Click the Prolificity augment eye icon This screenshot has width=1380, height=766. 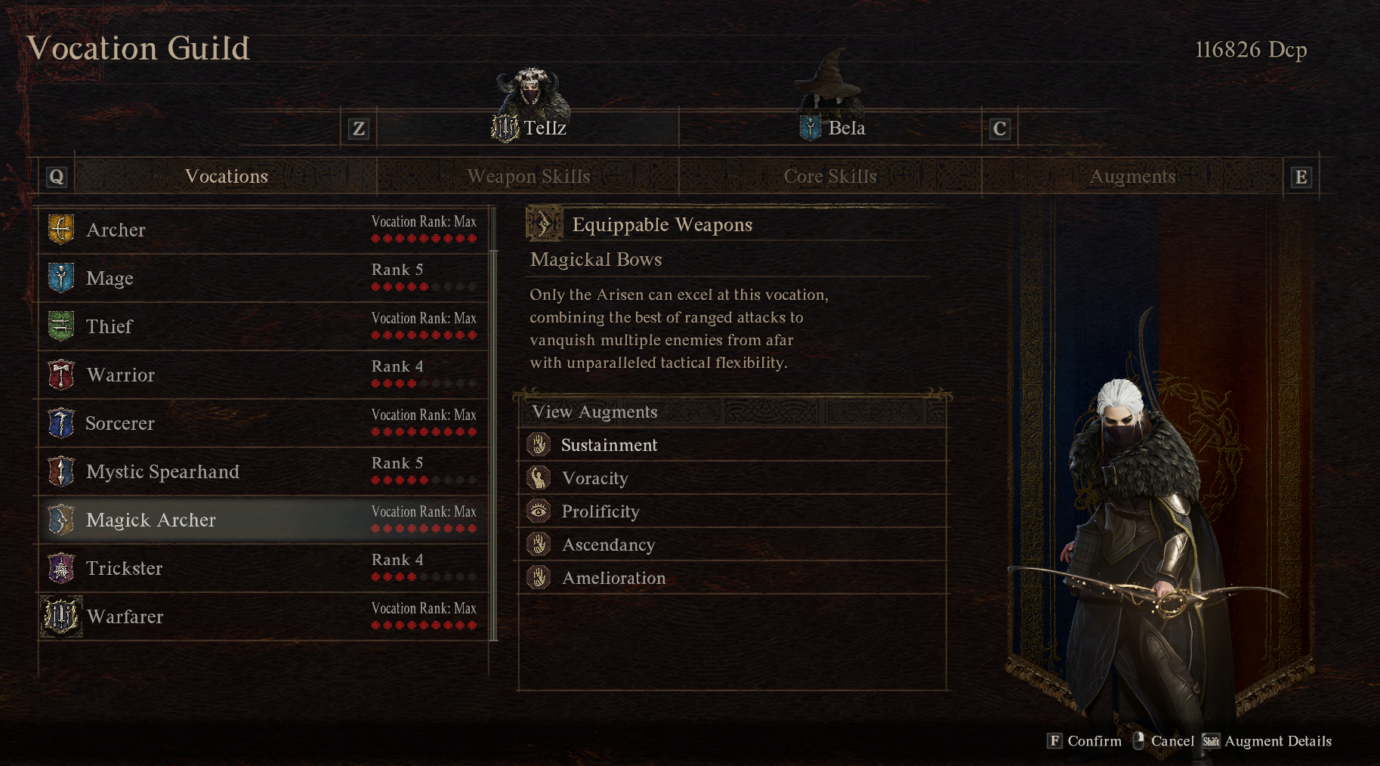click(536, 511)
